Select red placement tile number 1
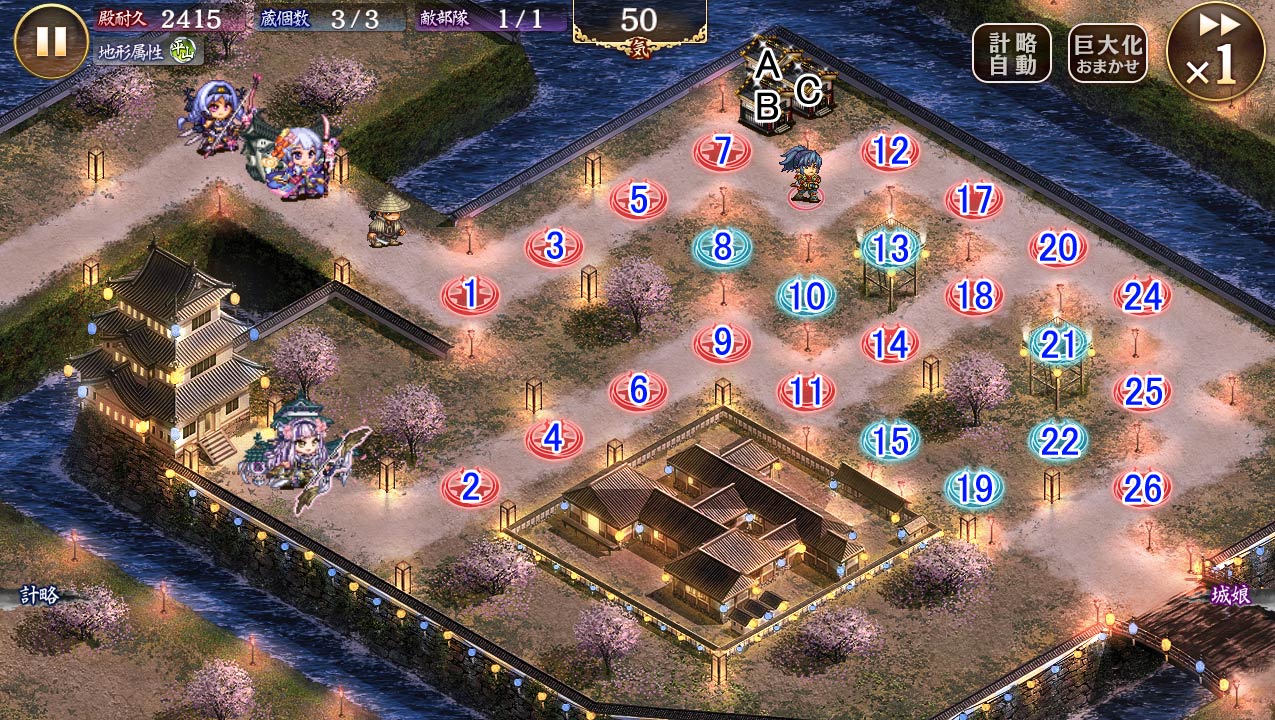Viewport: 1275px width, 720px height. coord(470,295)
